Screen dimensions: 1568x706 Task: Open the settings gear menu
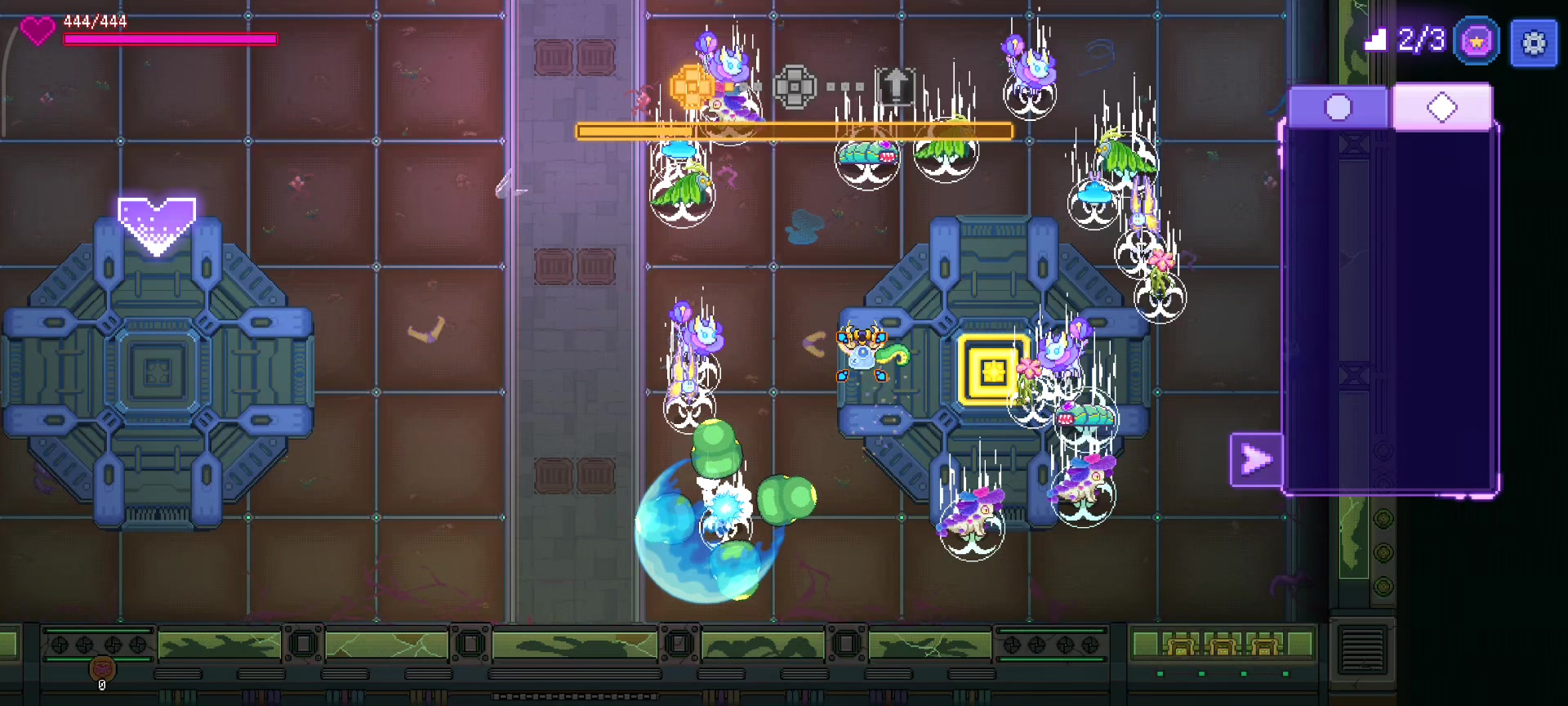pyautogui.click(x=1534, y=42)
